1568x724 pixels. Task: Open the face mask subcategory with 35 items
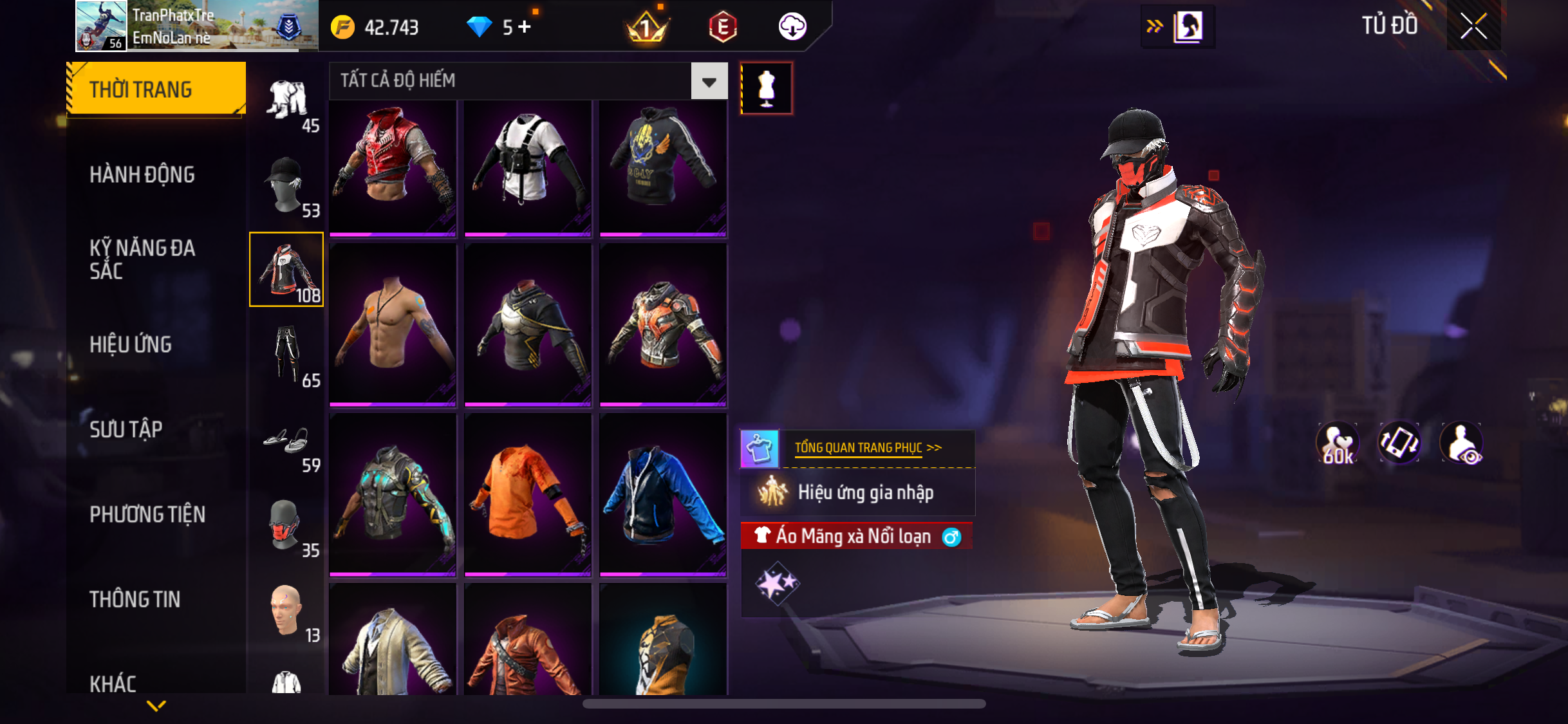(x=286, y=526)
